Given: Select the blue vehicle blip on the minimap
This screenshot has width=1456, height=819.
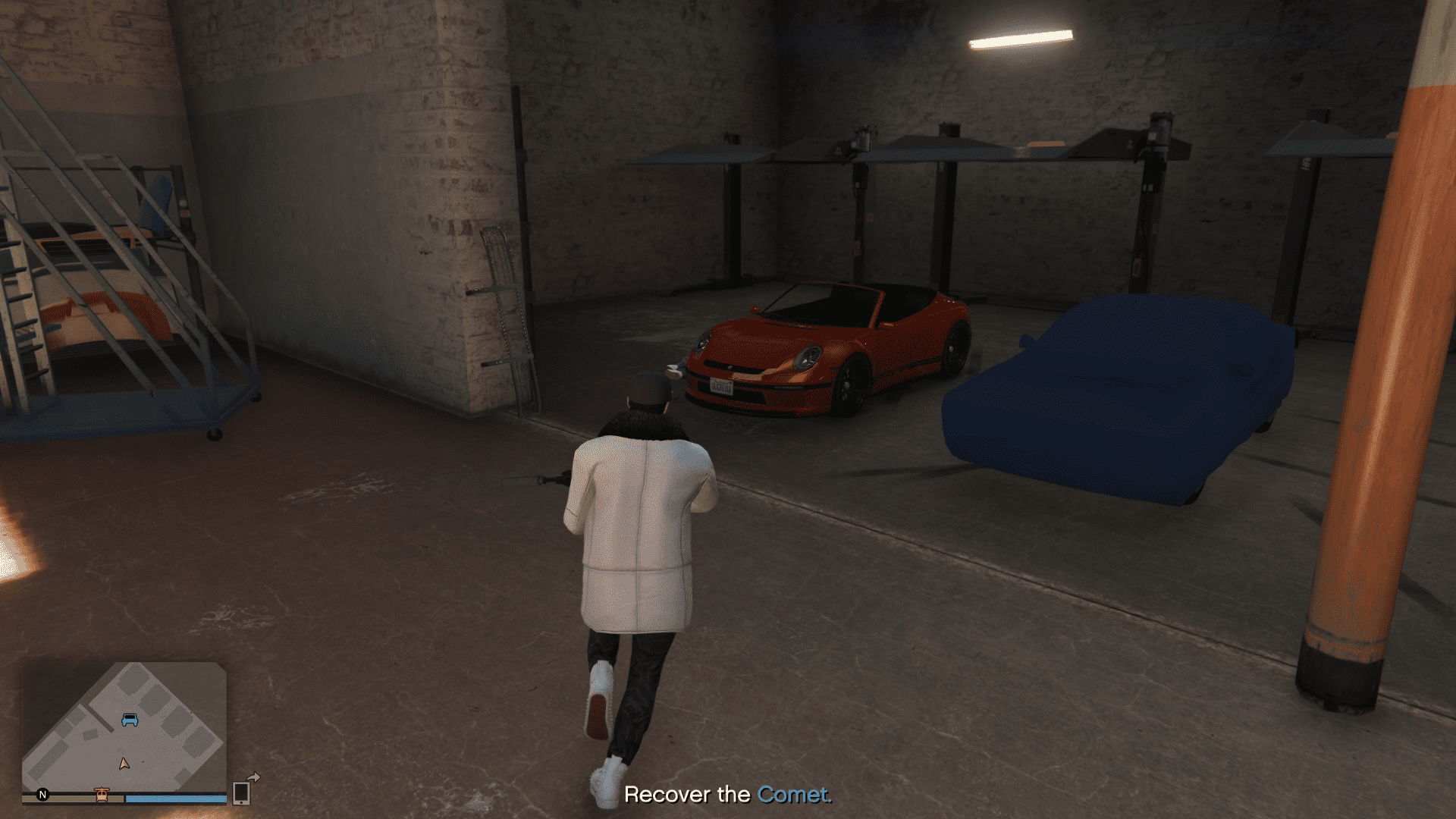Looking at the screenshot, I should [x=130, y=720].
